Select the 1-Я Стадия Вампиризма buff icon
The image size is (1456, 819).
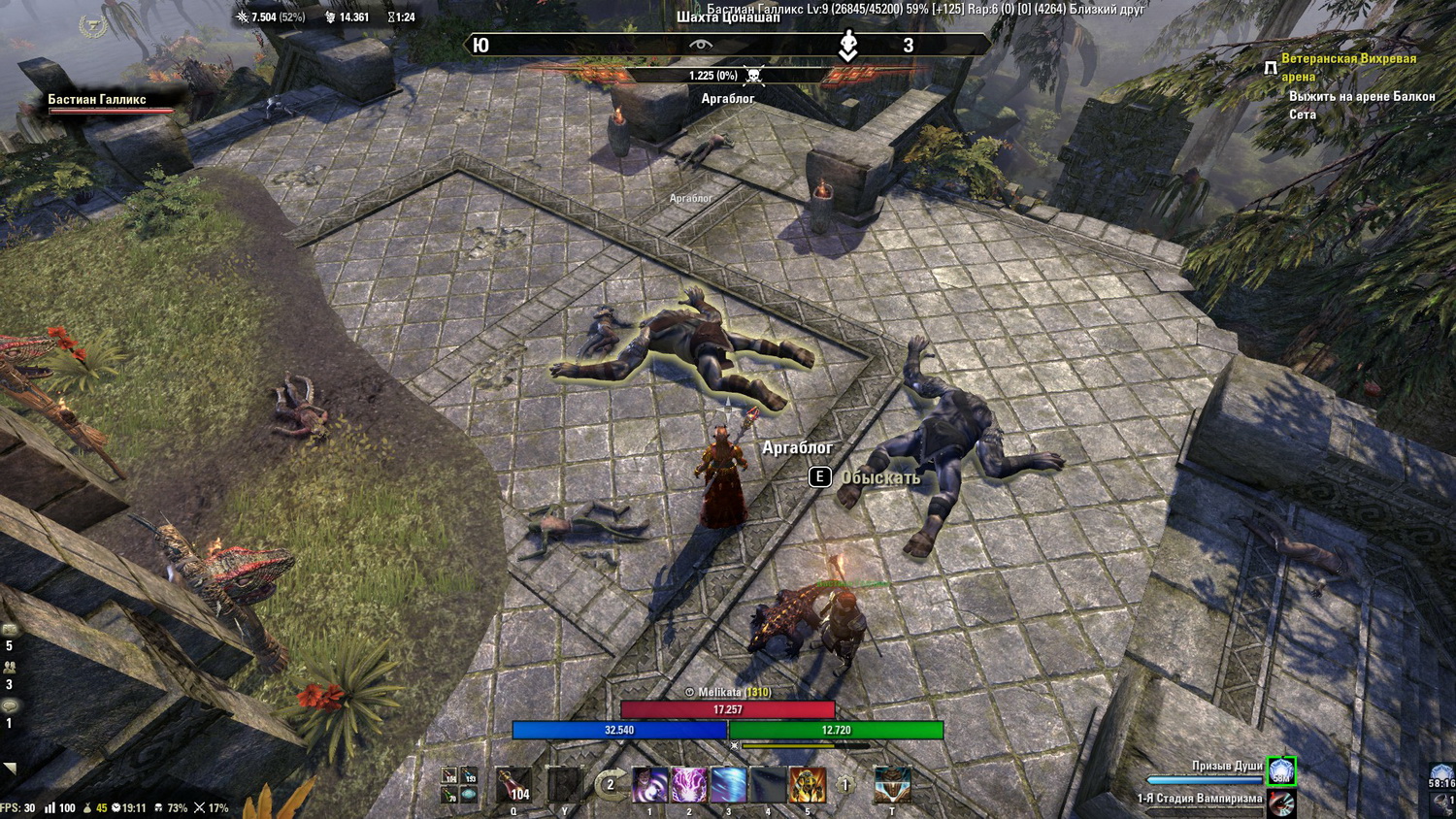coord(1281,802)
